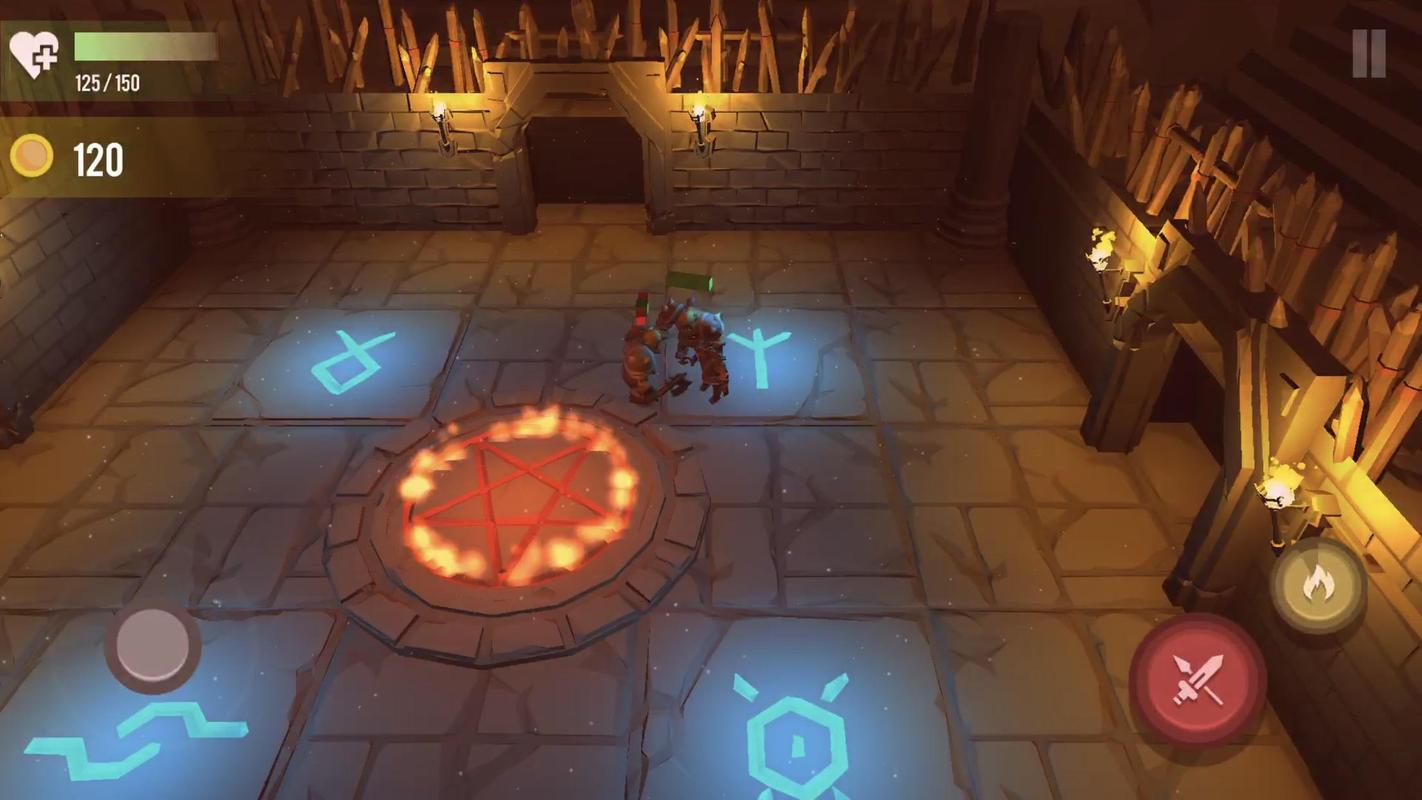Tap the crossed swords attack button
This screenshot has width=1422, height=800.
(x=1197, y=680)
